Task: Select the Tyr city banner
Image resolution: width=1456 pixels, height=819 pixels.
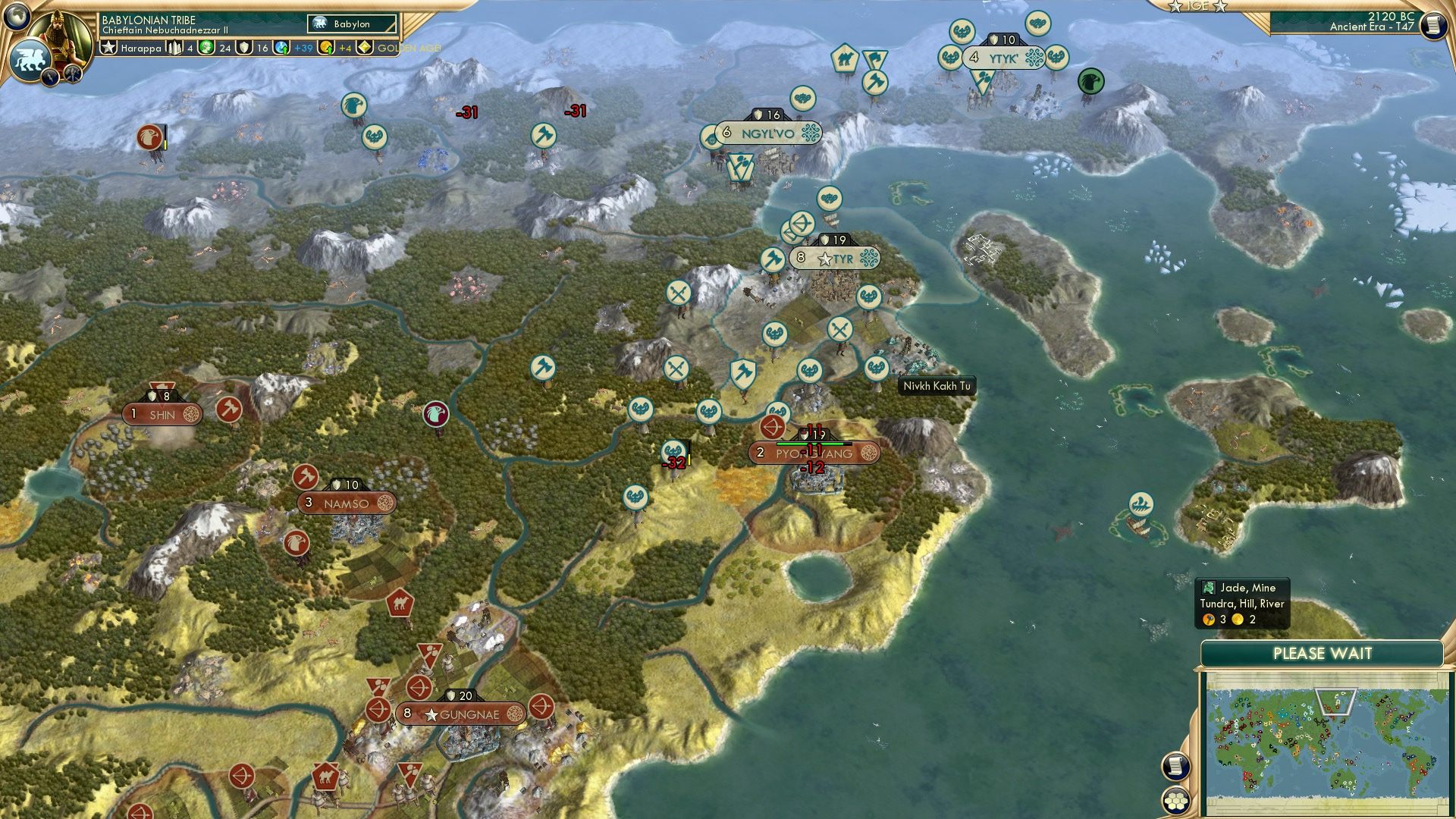Action: point(836,258)
